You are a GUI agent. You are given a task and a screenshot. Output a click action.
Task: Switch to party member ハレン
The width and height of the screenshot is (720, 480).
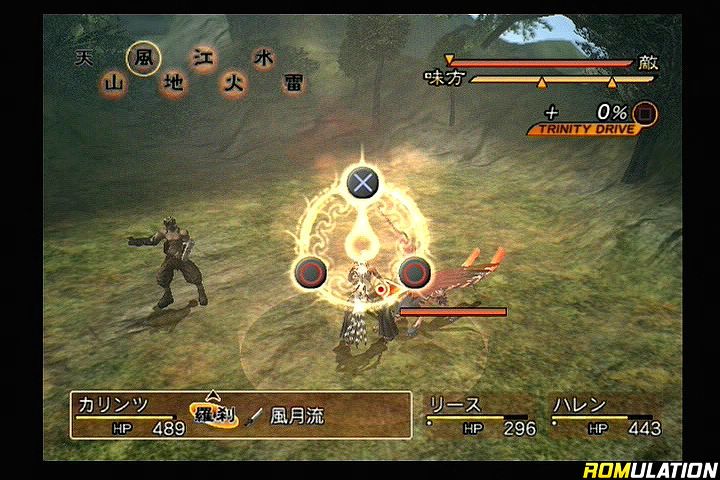pos(579,405)
